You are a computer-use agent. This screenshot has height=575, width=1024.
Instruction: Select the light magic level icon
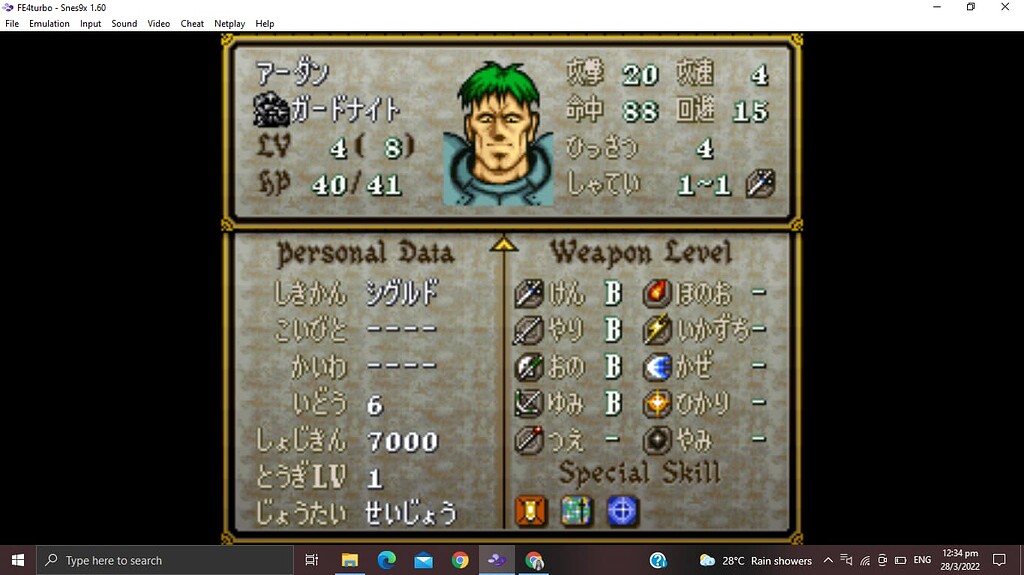click(657, 403)
